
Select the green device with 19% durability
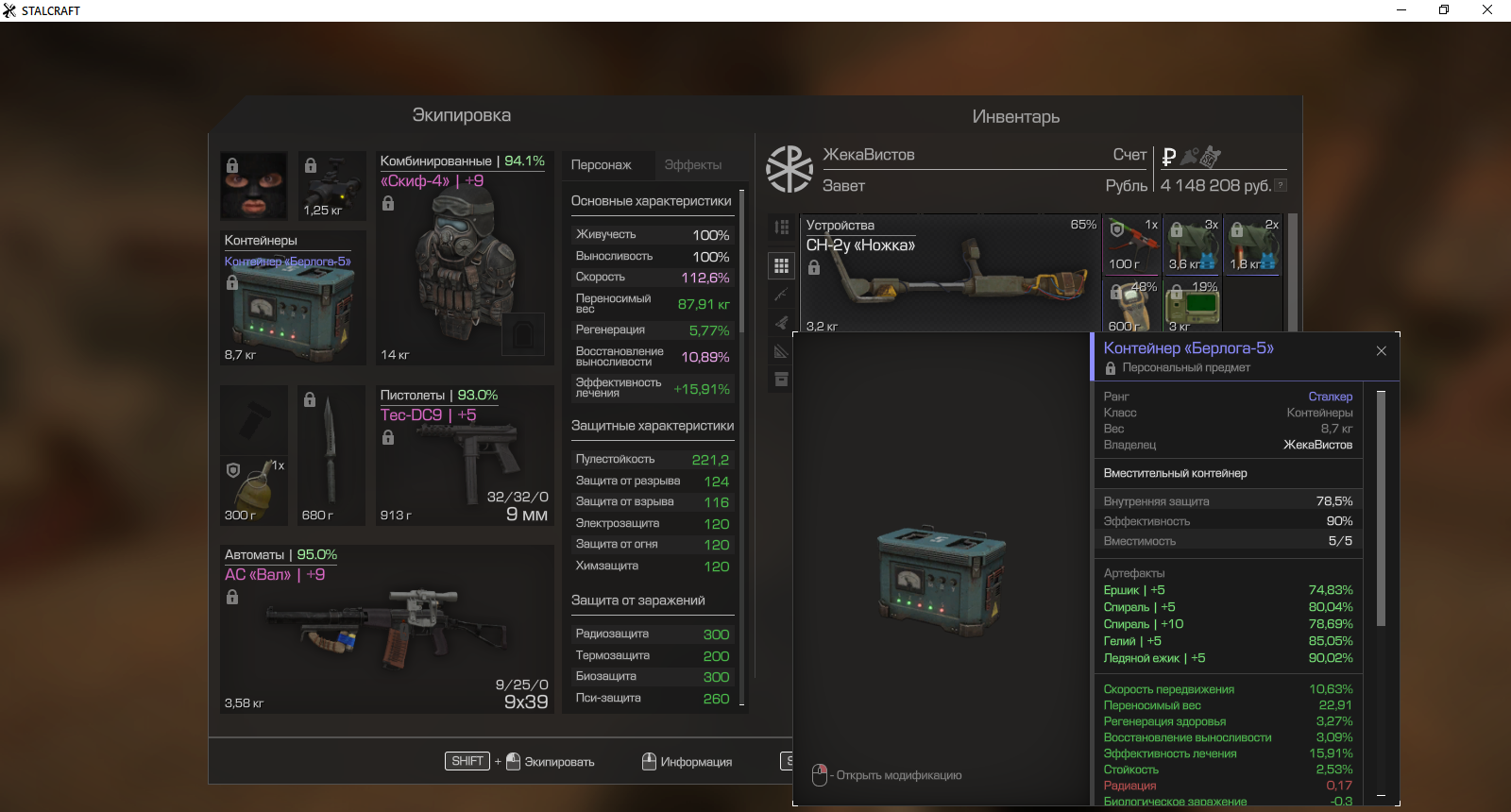(1192, 305)
